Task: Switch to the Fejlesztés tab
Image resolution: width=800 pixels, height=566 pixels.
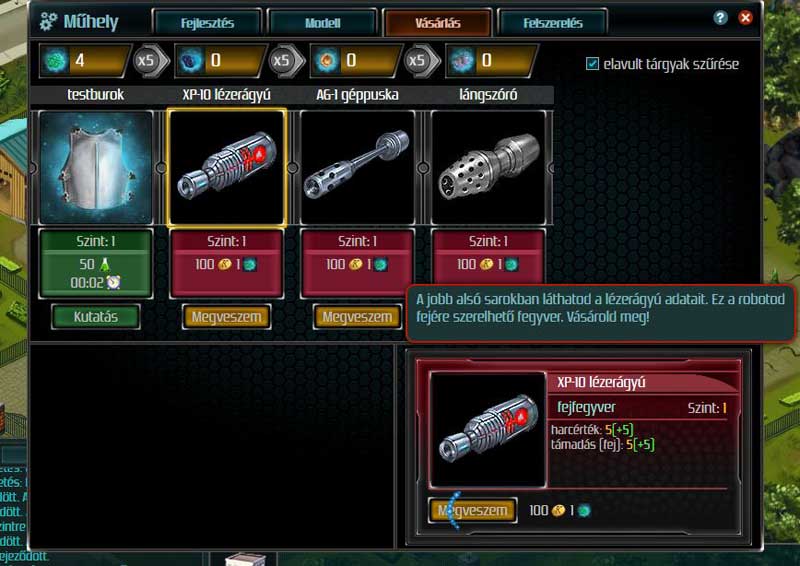Action: (x=208, y=22)
